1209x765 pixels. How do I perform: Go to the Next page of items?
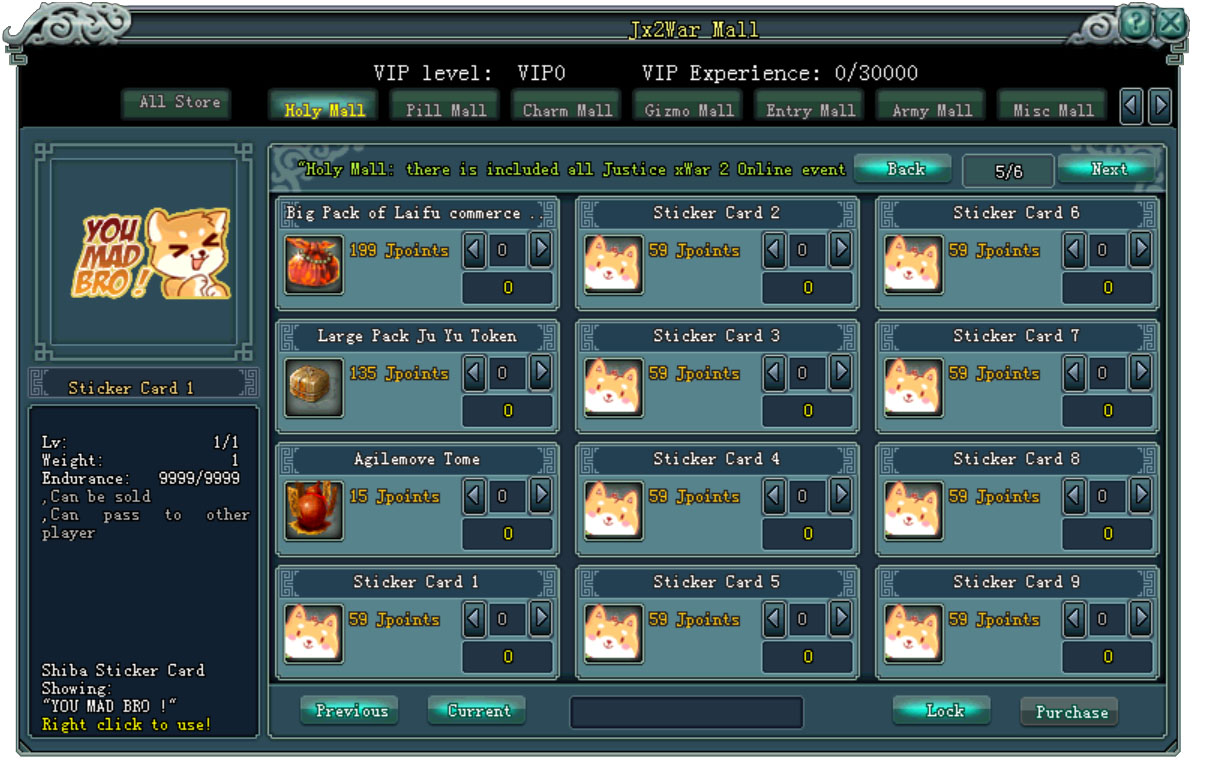[1108, 169]
